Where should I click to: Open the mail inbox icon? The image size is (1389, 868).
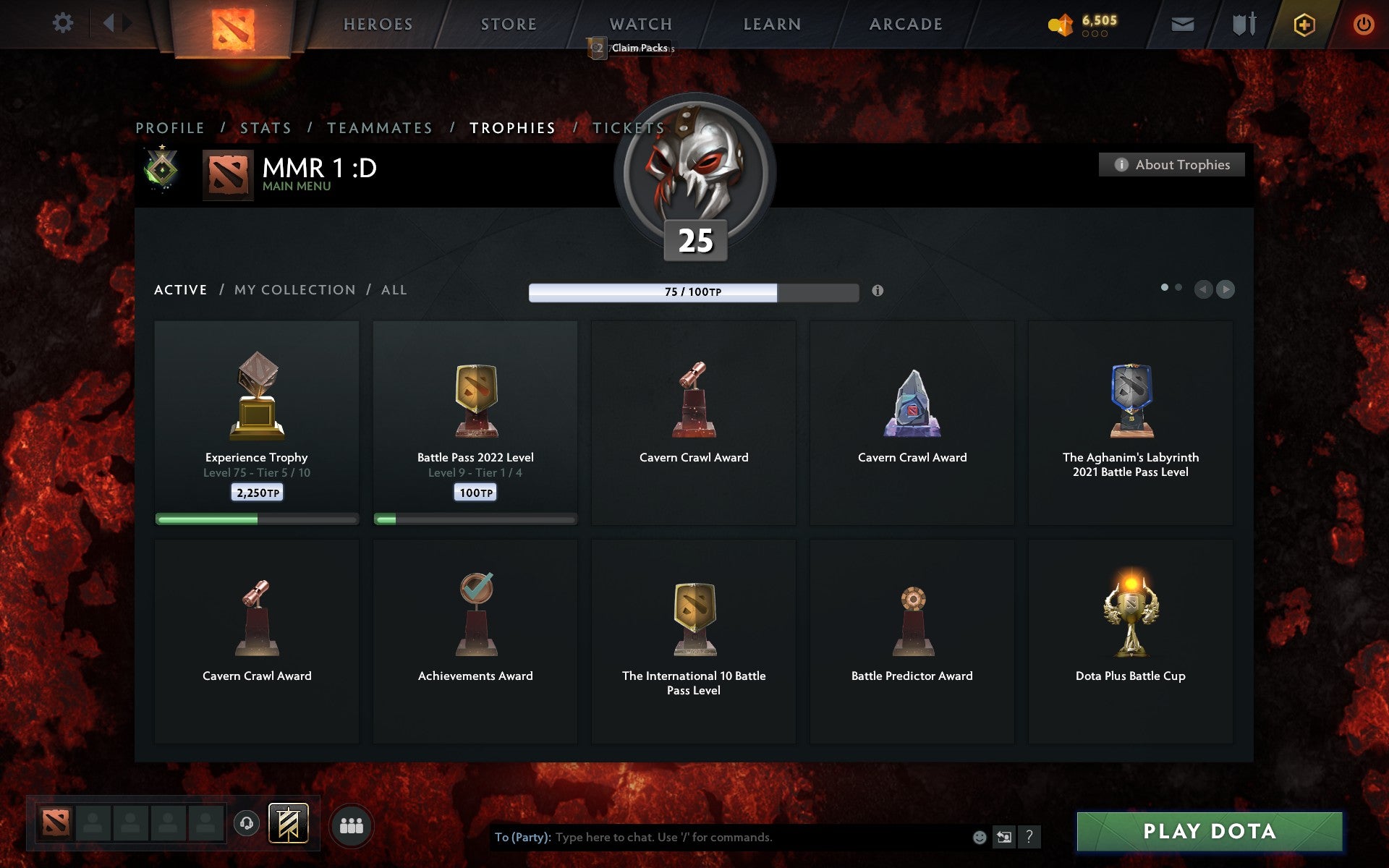pyautogui.click(x=1182, y=23)
